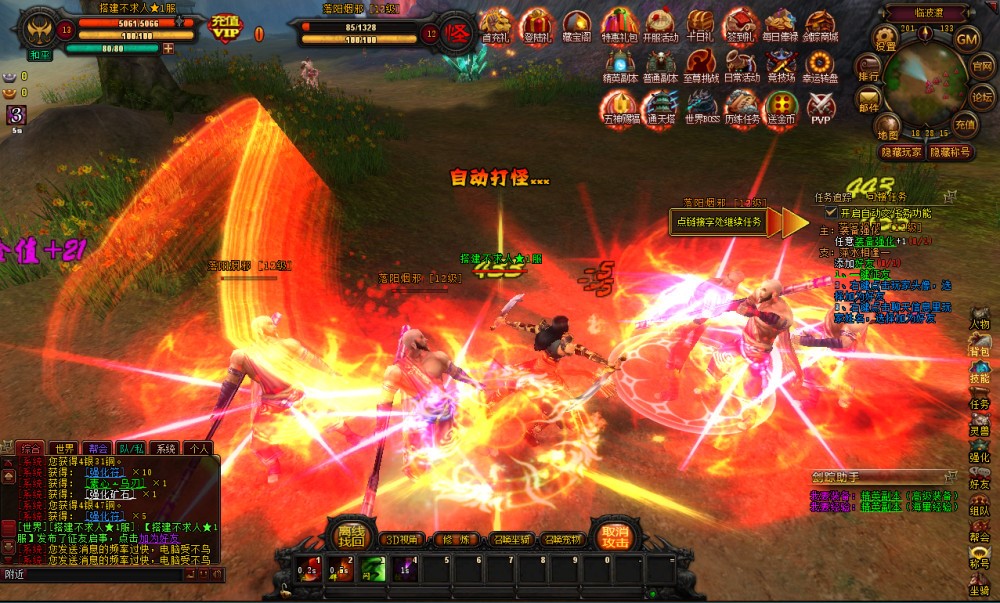Open the GM button by the minimap
Viewport: 1000px width, 603px height.
967,39
